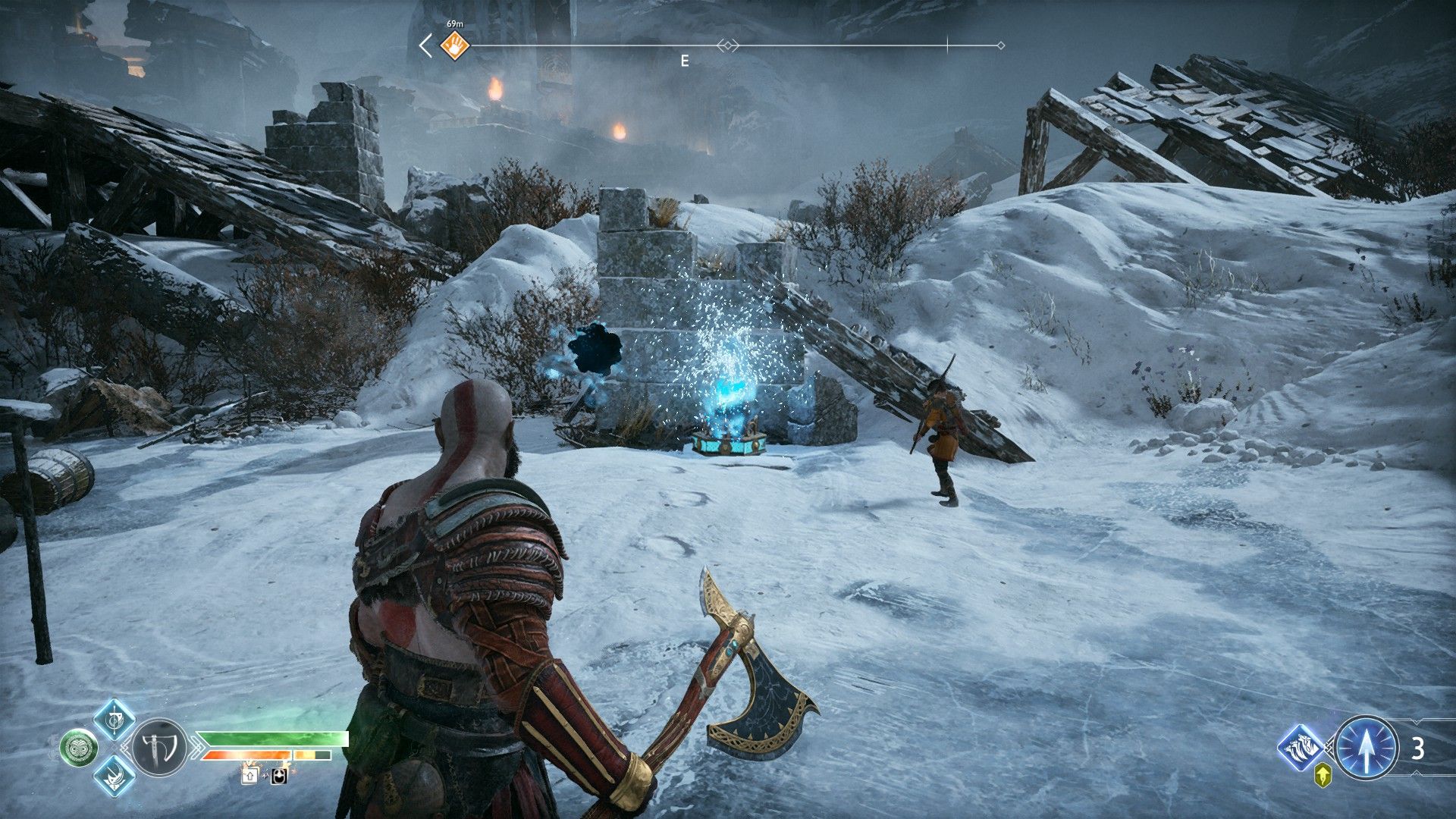Image resolution: width=1456 pixels, height=819 pixels.
Task: Activate the wolf pack runic summon icon
Action: point(1301,748)
